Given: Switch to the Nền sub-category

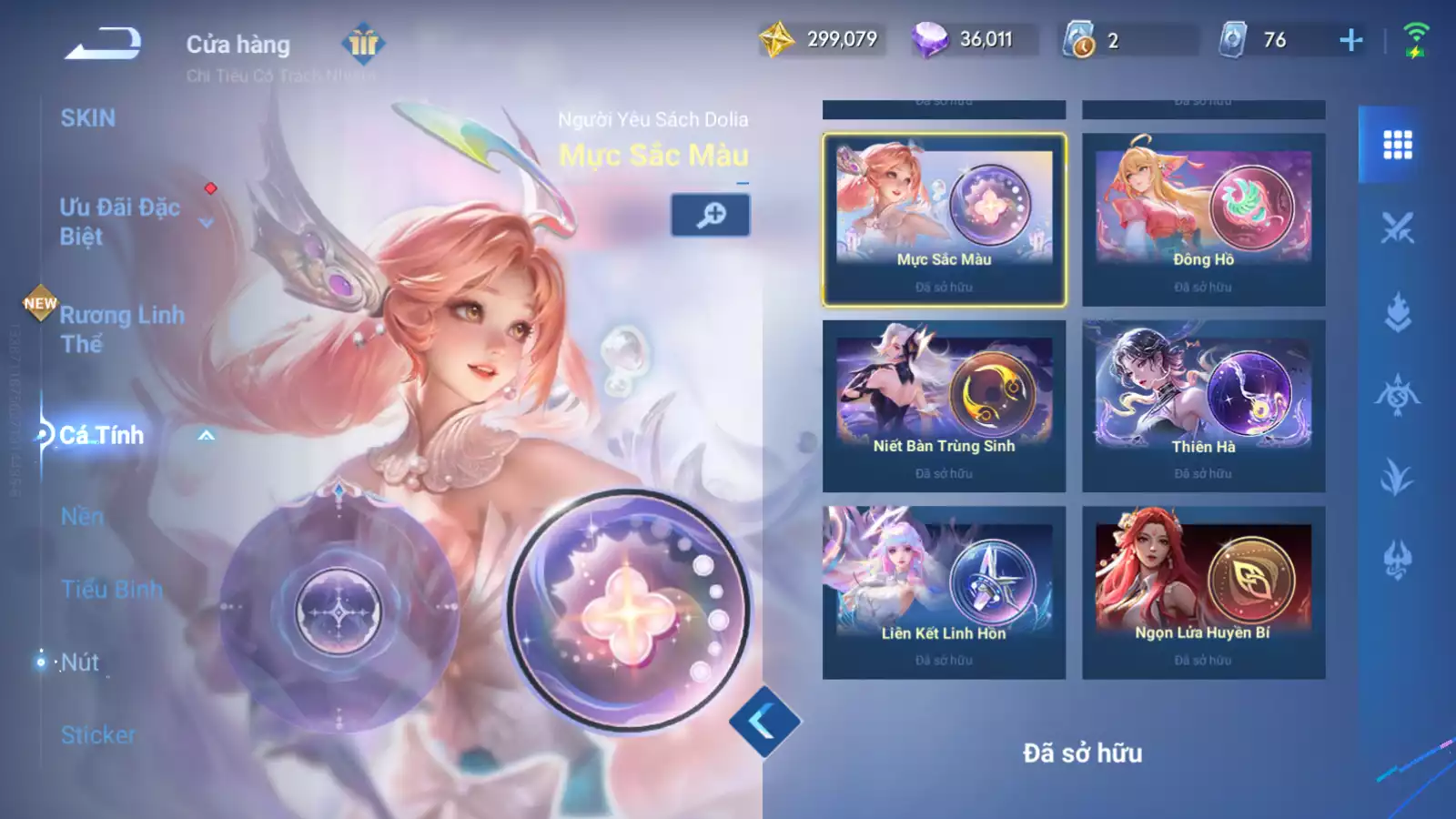Looking at the screenshot, I should [x=82, y=517].
